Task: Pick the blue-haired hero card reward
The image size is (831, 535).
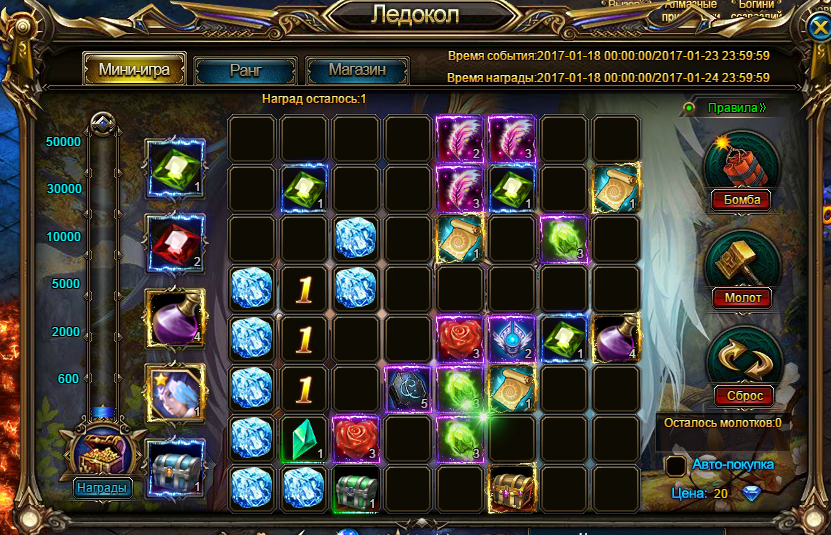Action: pos(175,393)
